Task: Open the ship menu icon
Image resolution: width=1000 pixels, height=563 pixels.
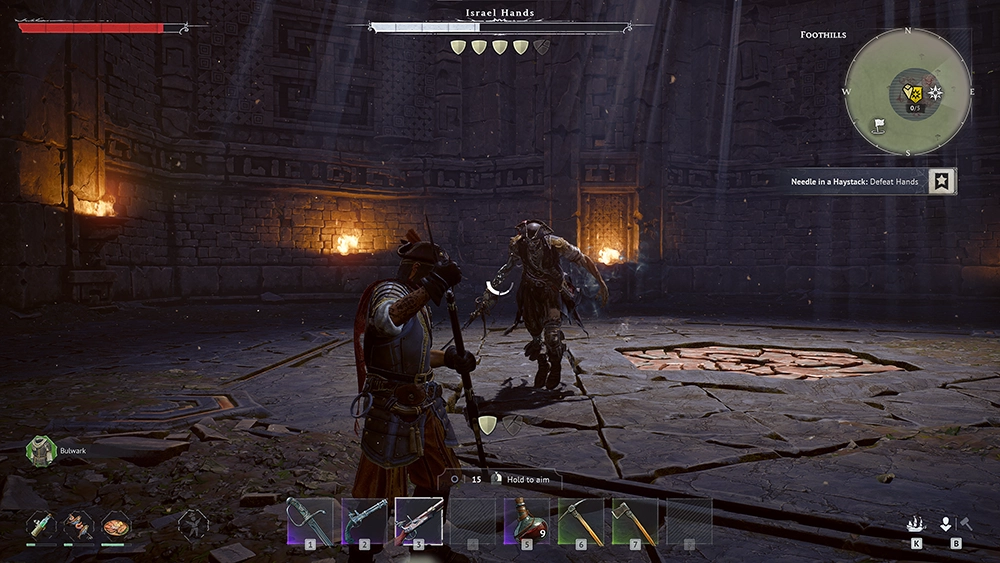Action: pyautogui.click(x=916, y=523)
